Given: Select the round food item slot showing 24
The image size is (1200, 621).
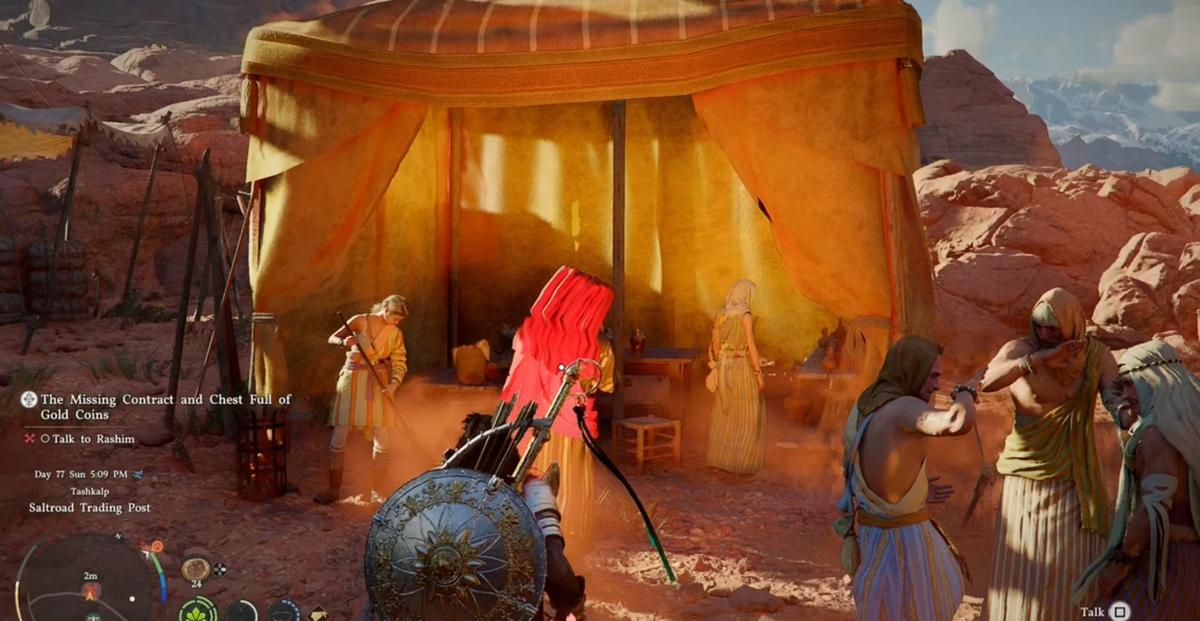Looking at the screenshot, I should (195, 568).
